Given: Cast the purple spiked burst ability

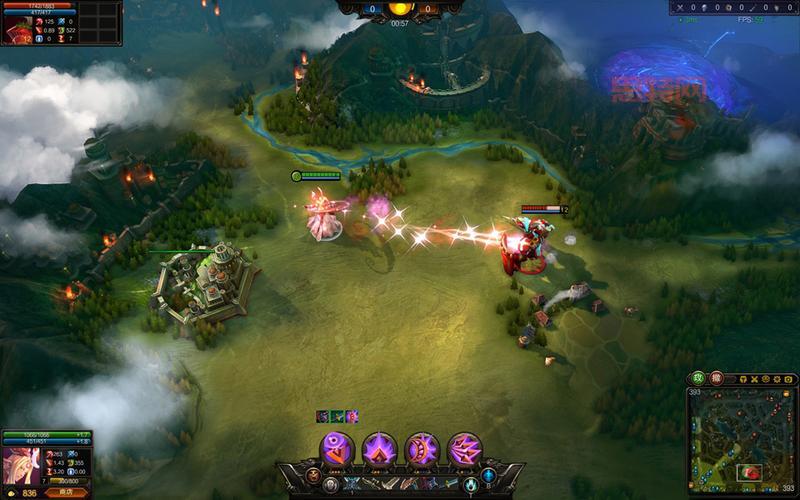Looking at the screenshot, I should pos(380,449).
